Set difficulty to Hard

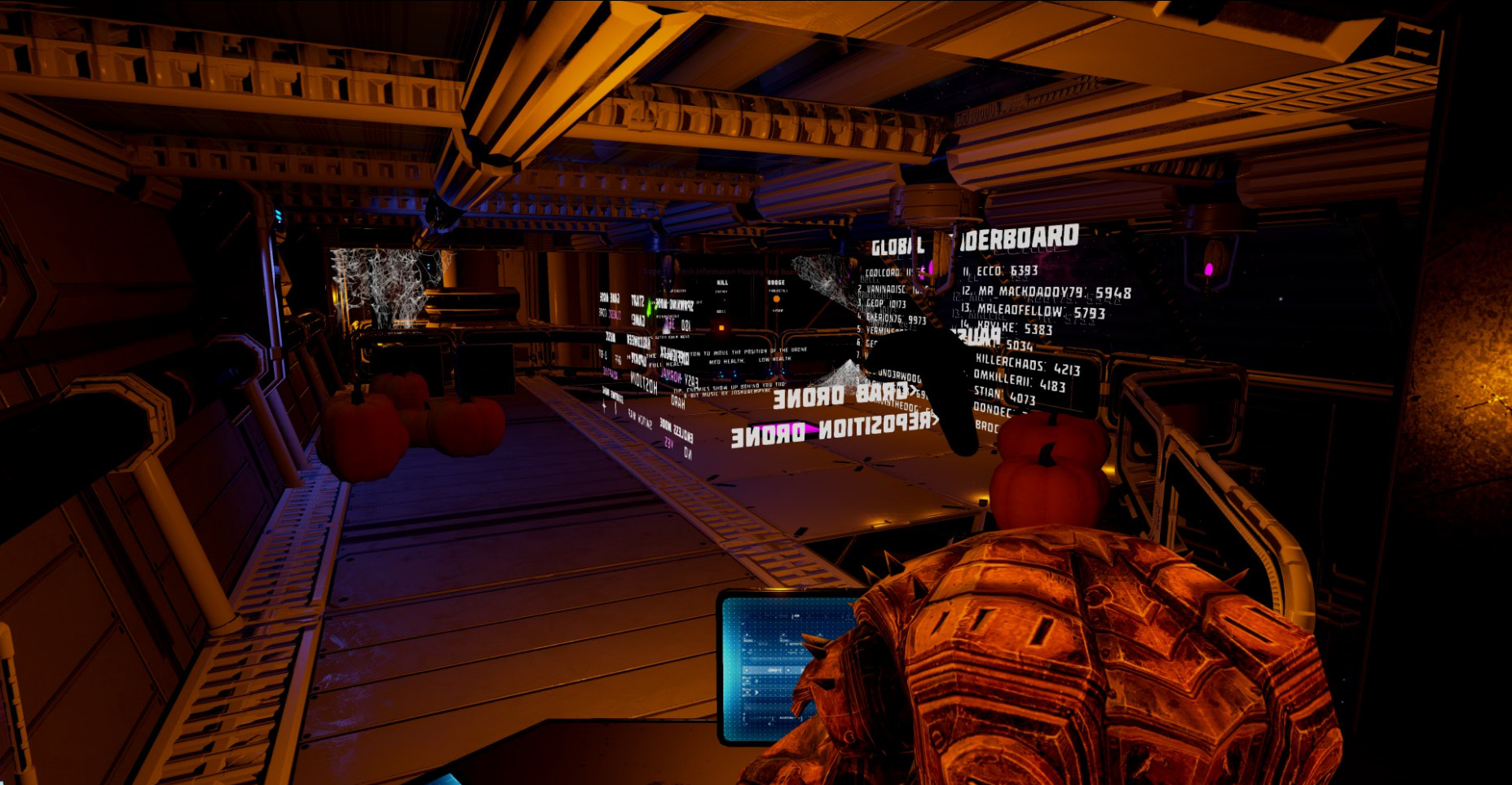pos(677,402)
